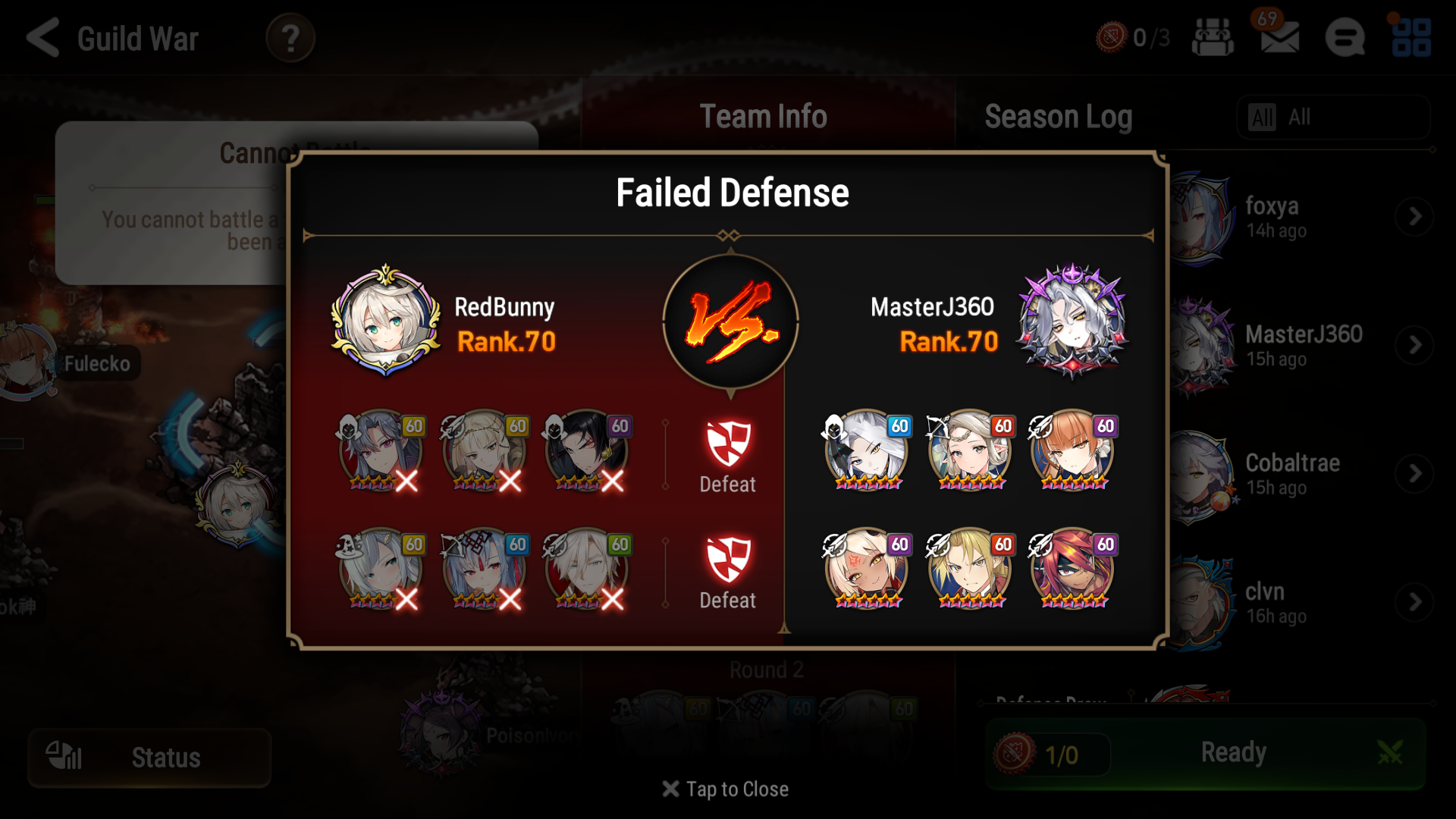
Task: Open the mail inbox
Action: (1279, 39)
